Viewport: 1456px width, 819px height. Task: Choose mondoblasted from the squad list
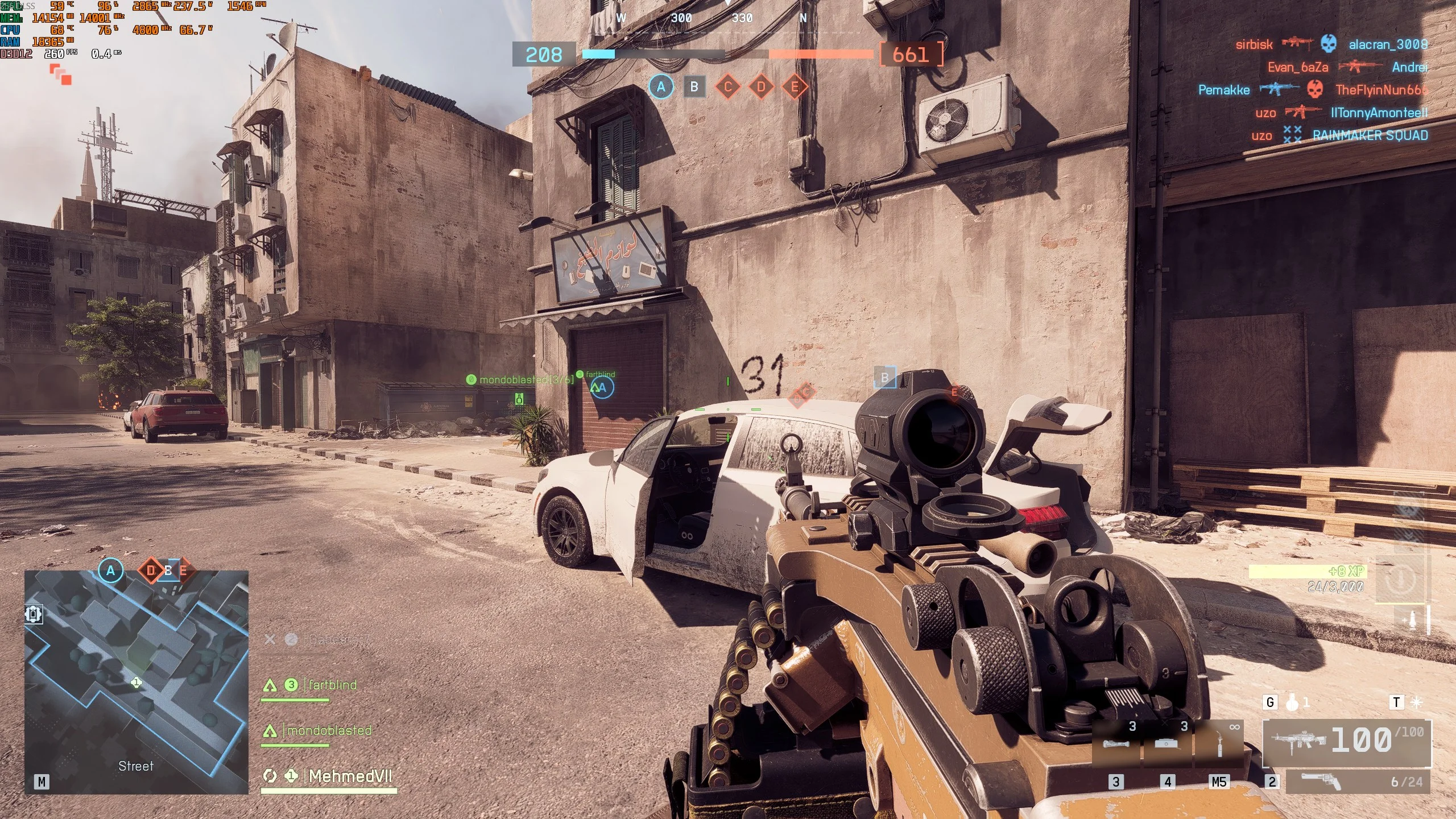coord(329,730)
